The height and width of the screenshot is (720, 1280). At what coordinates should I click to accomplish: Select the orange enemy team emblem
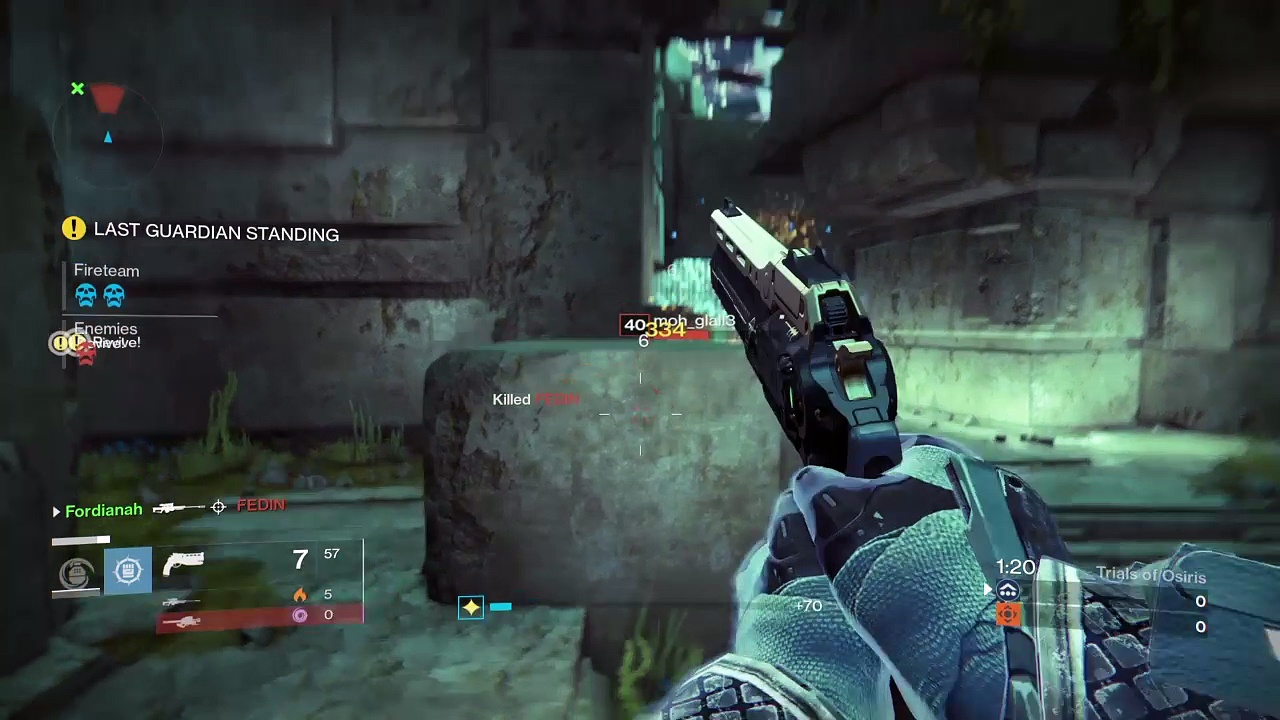[1008, 615]
